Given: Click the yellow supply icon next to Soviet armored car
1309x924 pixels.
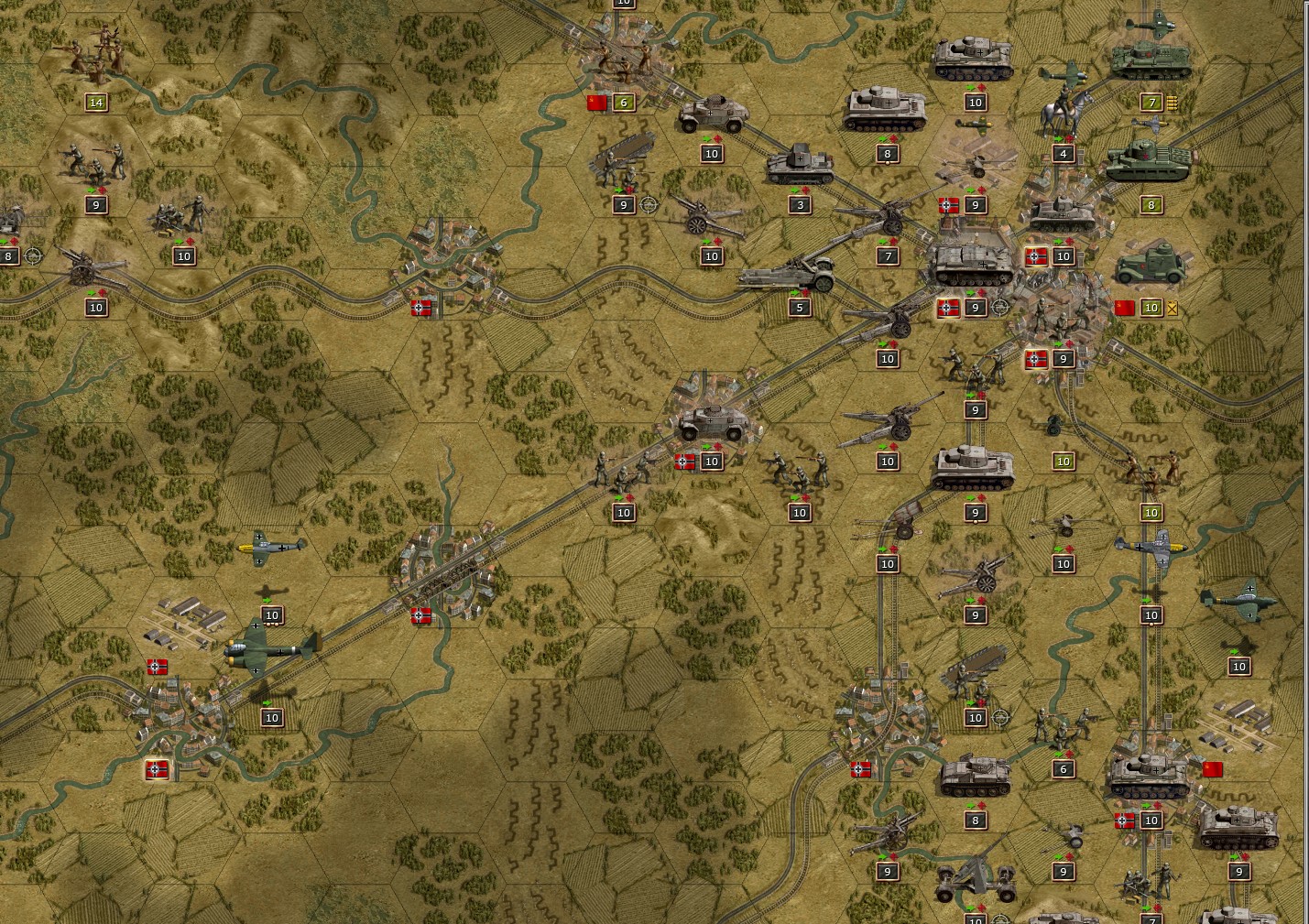Looking at the screenshot, I should (1171, 308).
